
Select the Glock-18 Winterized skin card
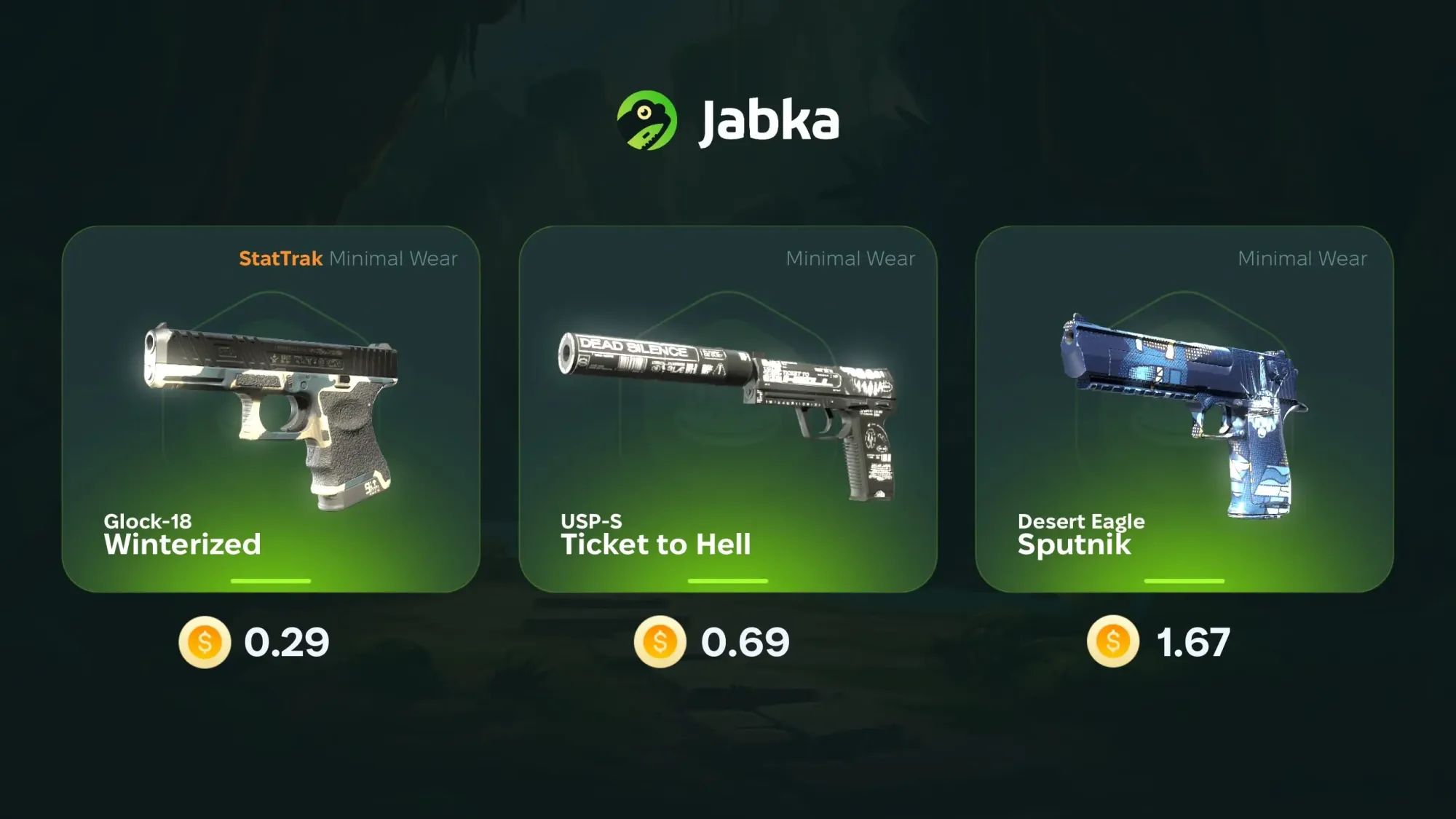click(271, 408)
